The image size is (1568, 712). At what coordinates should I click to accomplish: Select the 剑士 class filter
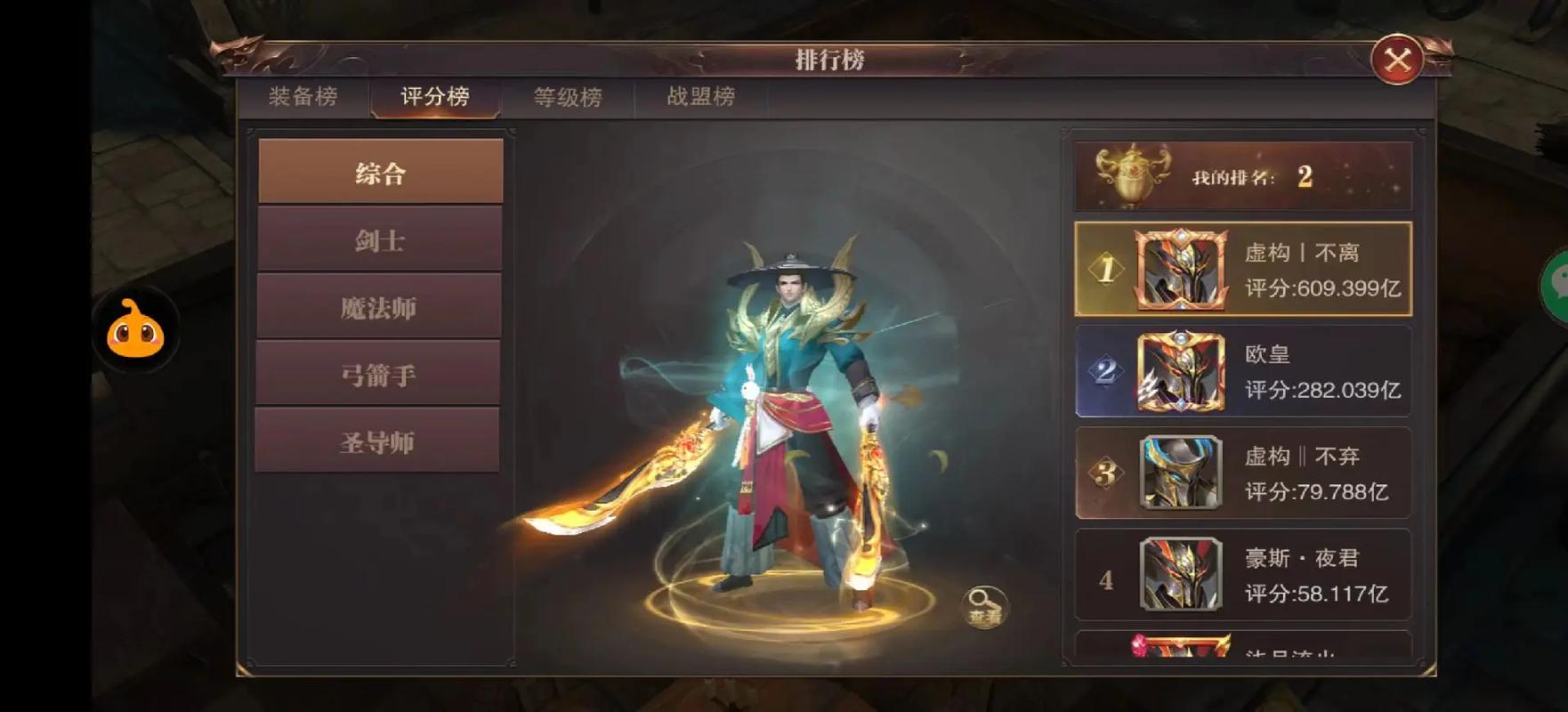tap(380, 239)
